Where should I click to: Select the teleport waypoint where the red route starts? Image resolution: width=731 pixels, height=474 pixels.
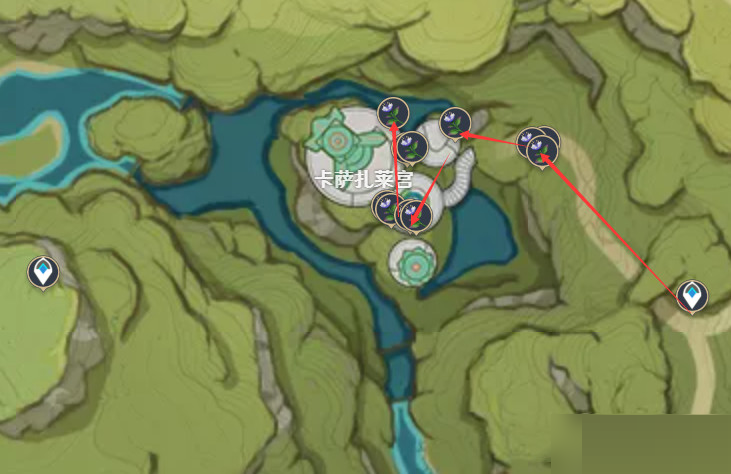[691, 296]
